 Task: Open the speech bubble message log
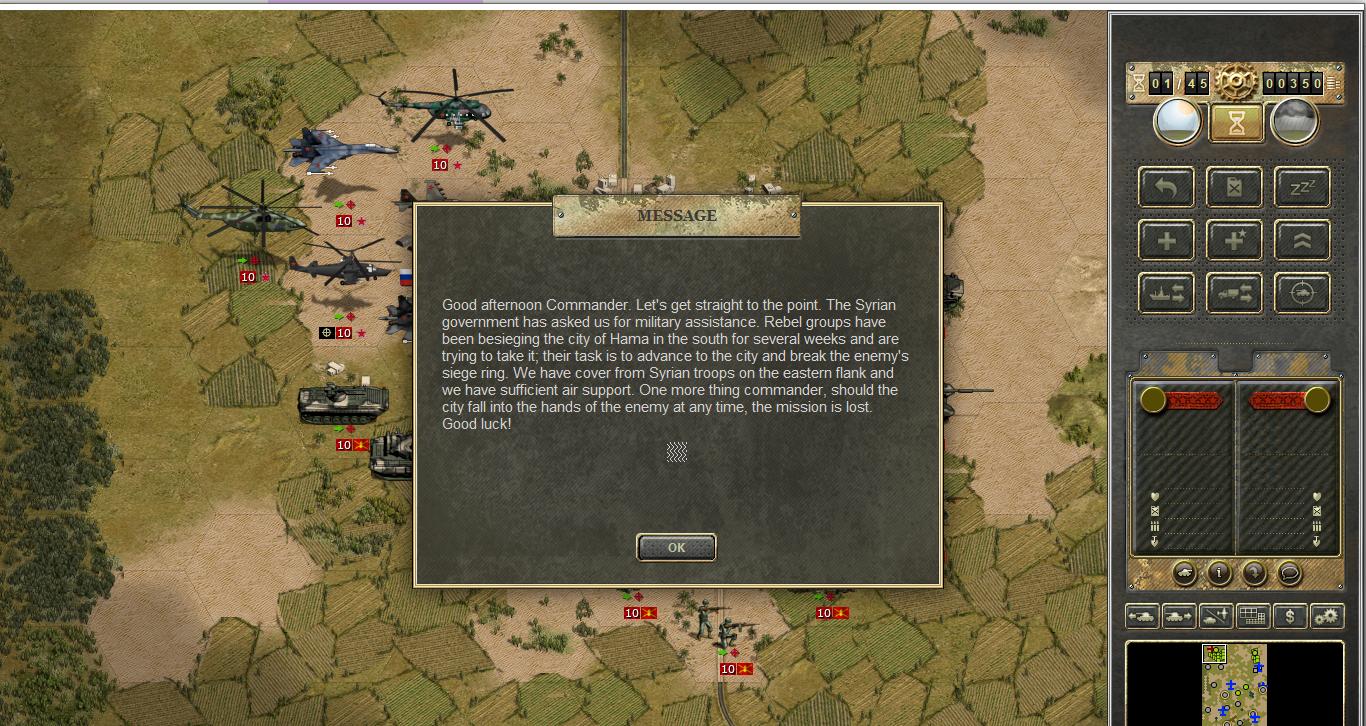pyautogui.click(x=1289, y=573)
